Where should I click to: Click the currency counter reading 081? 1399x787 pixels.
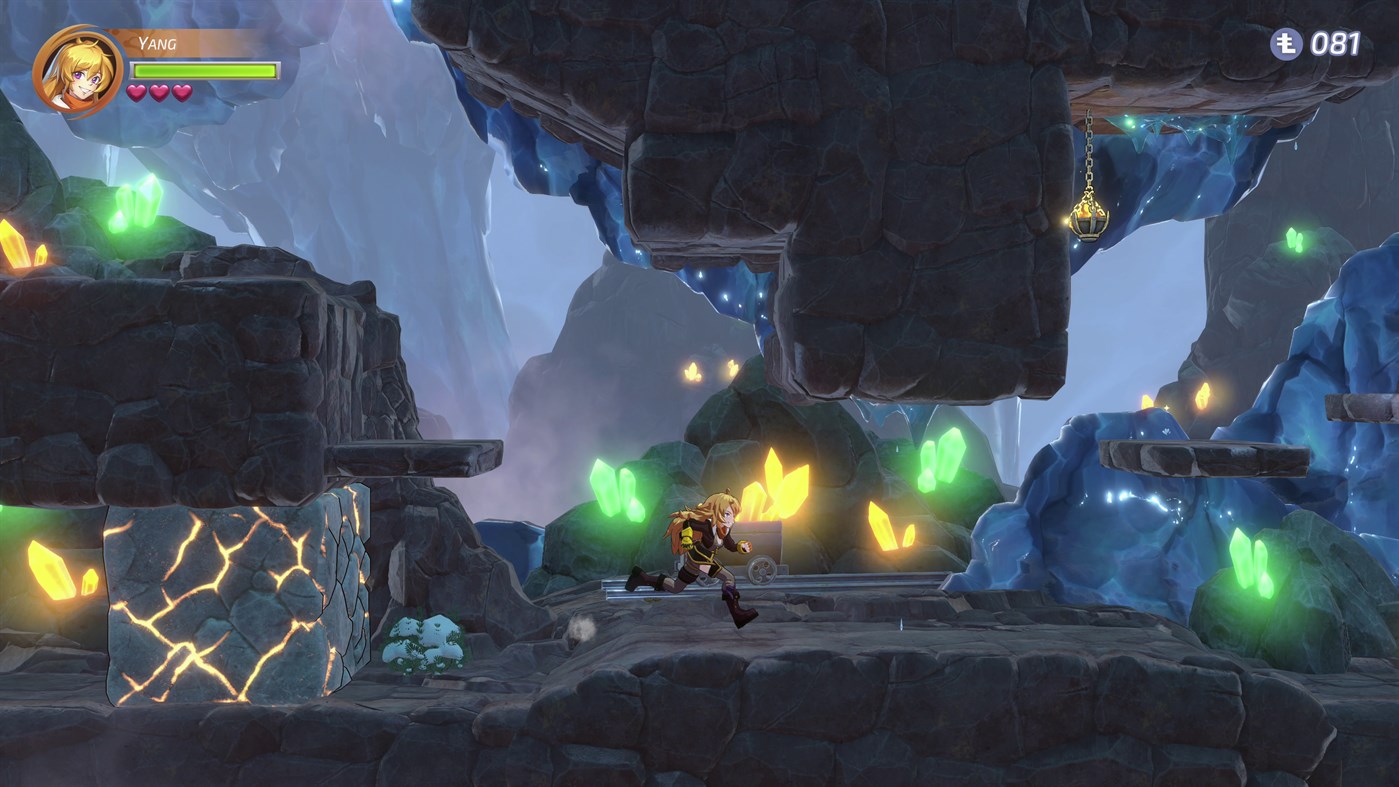[1335, 44]
